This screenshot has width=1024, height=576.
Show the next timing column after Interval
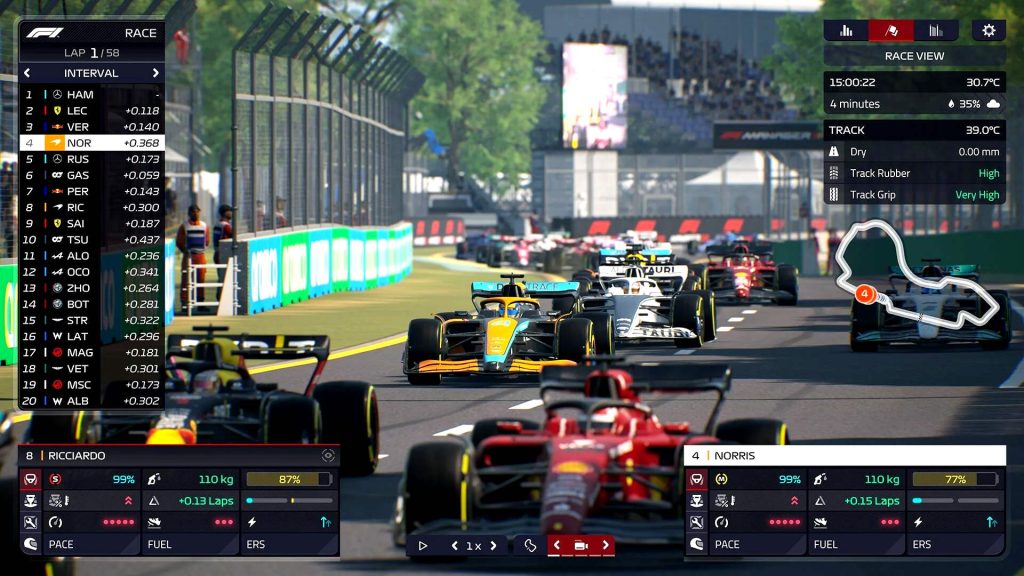[x=156, y=73]
